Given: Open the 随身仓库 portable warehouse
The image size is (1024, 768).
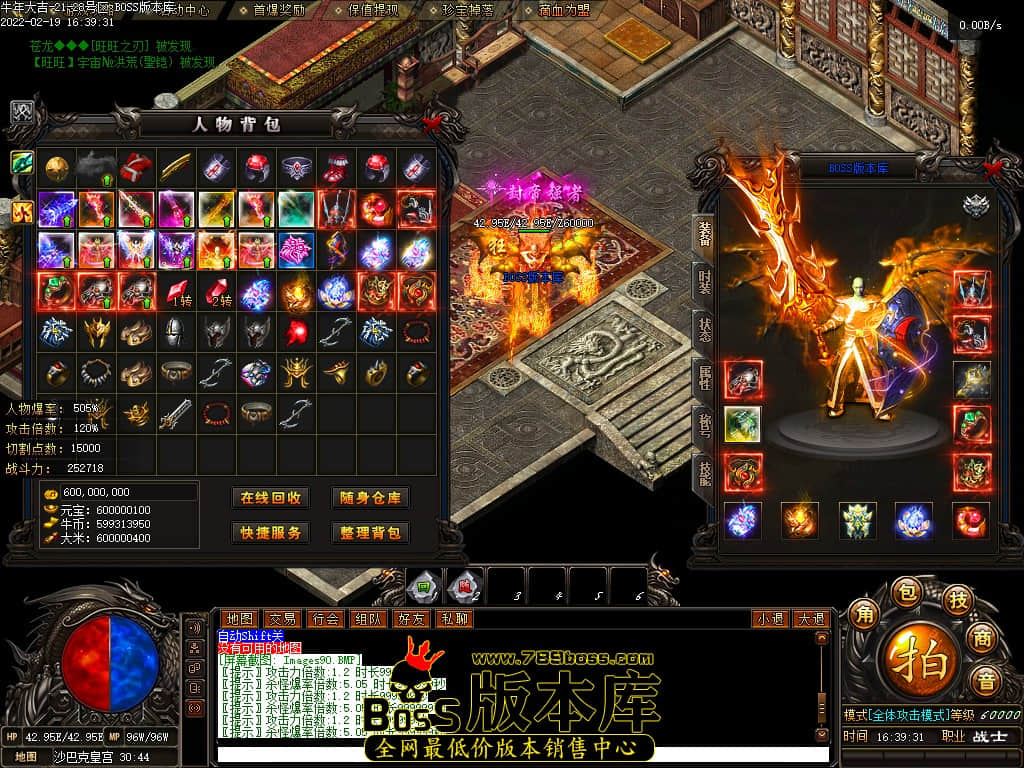Looking at the screenshot, I should (x=370, y=498).
